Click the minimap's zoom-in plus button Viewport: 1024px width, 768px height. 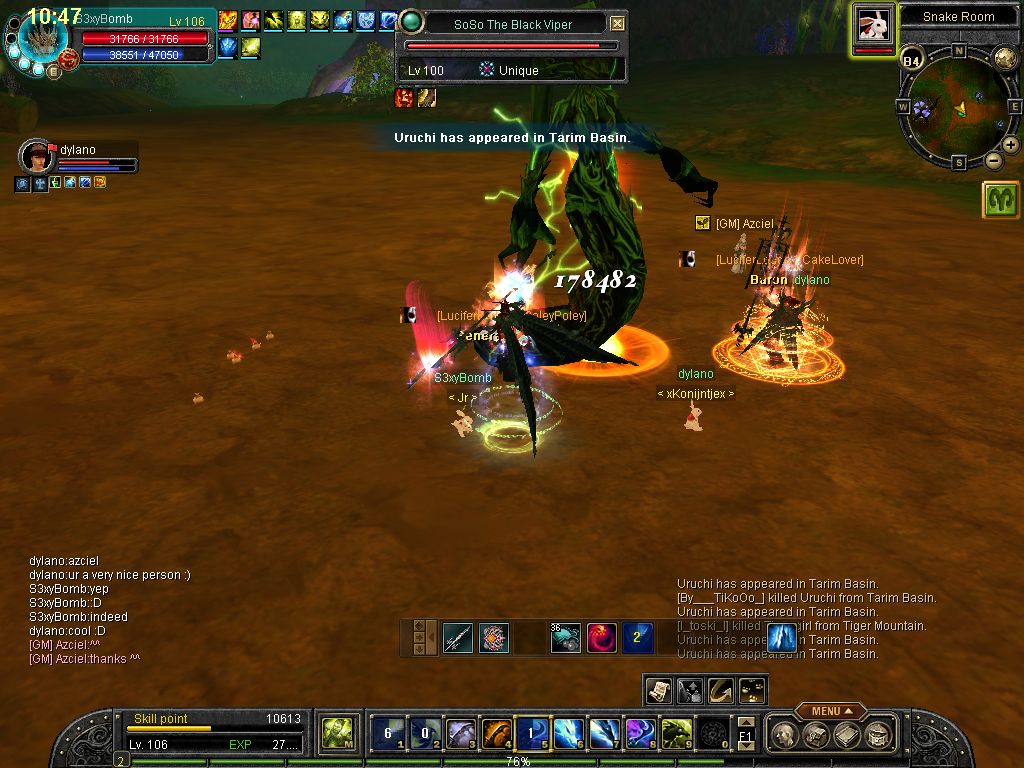(1011, 145)
